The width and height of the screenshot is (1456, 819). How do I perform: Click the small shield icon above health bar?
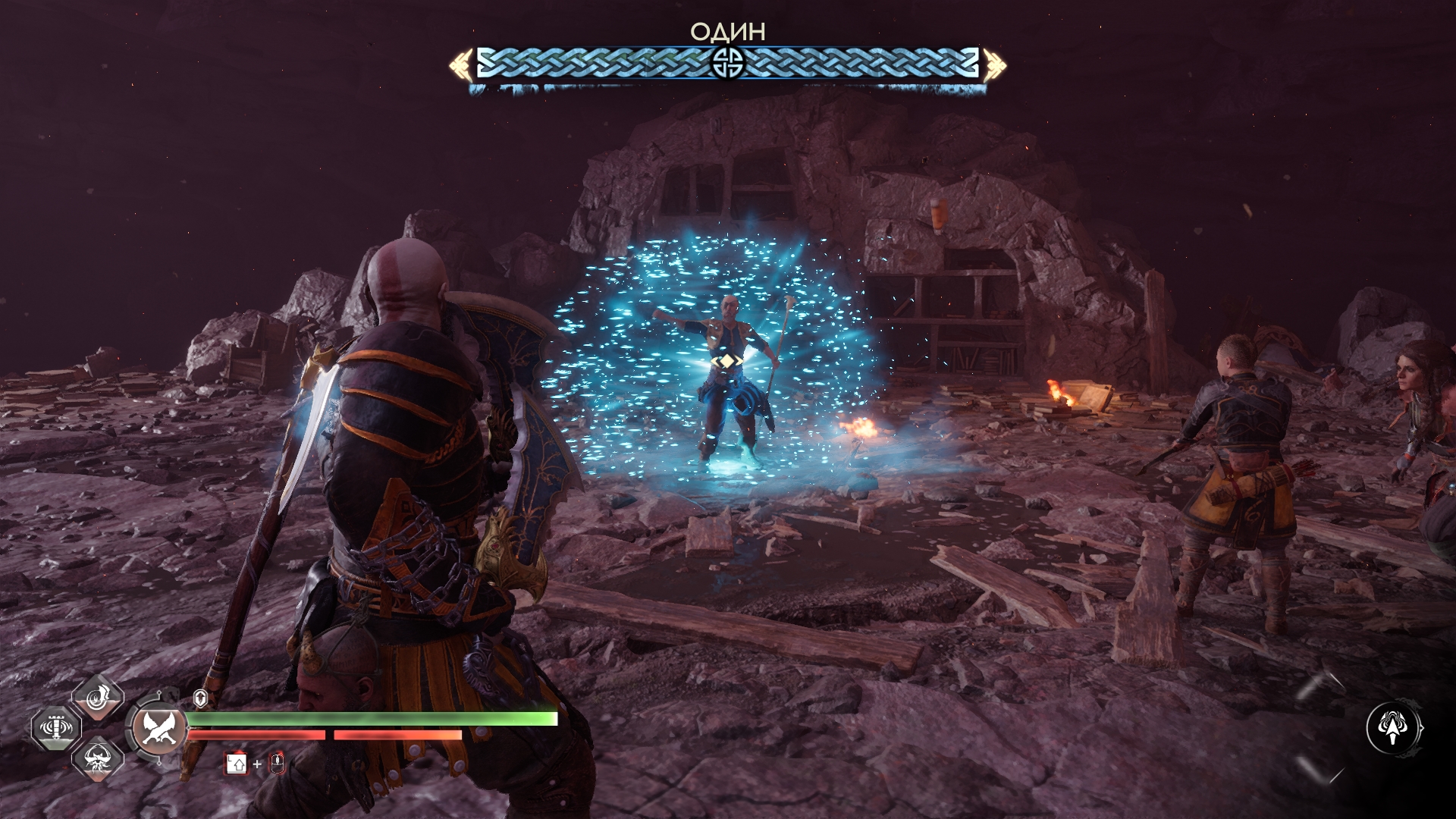pyautogui.click(x=200, y=698)
